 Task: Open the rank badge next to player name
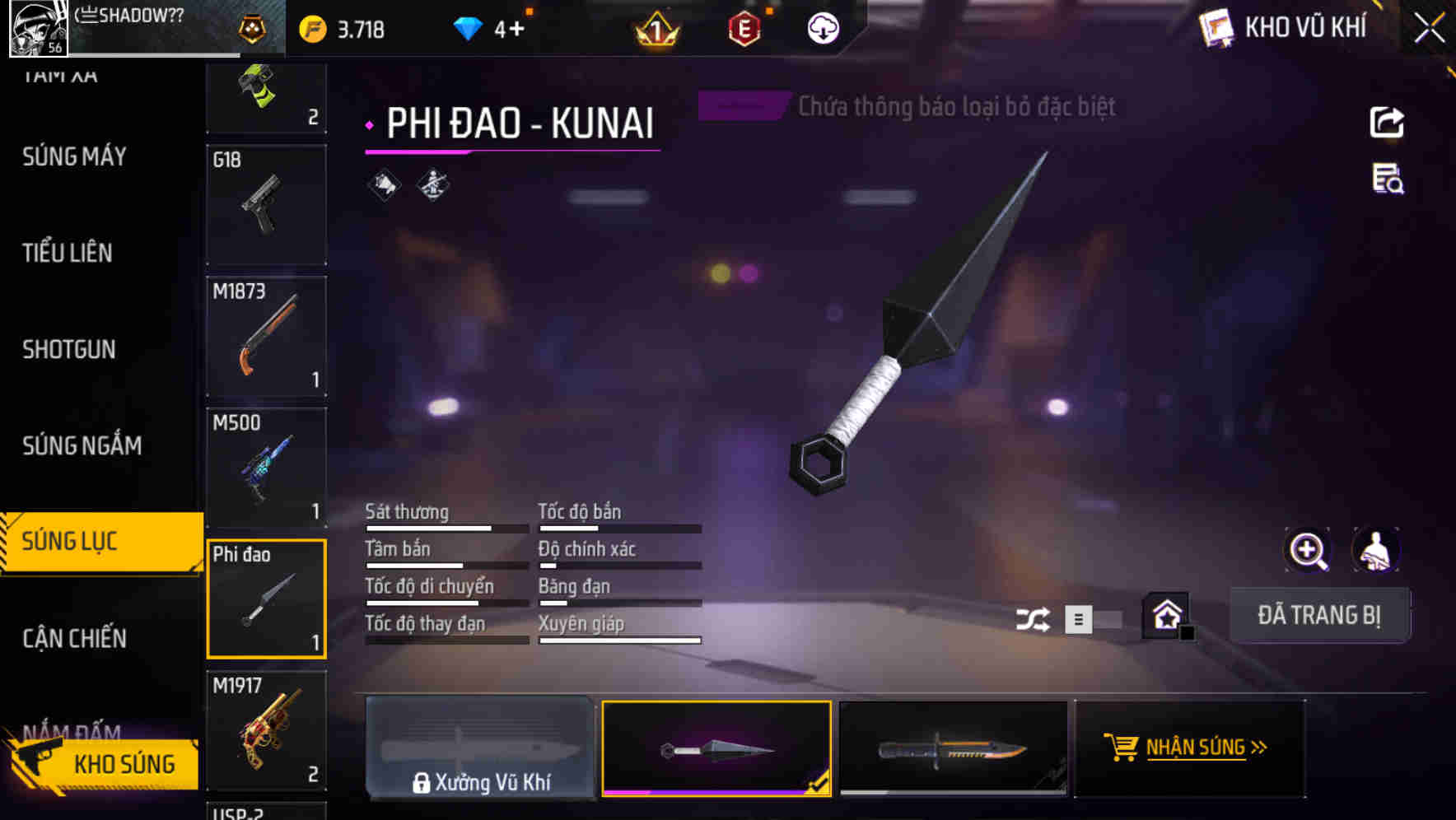pyautogui.click(x=254, y=27)
